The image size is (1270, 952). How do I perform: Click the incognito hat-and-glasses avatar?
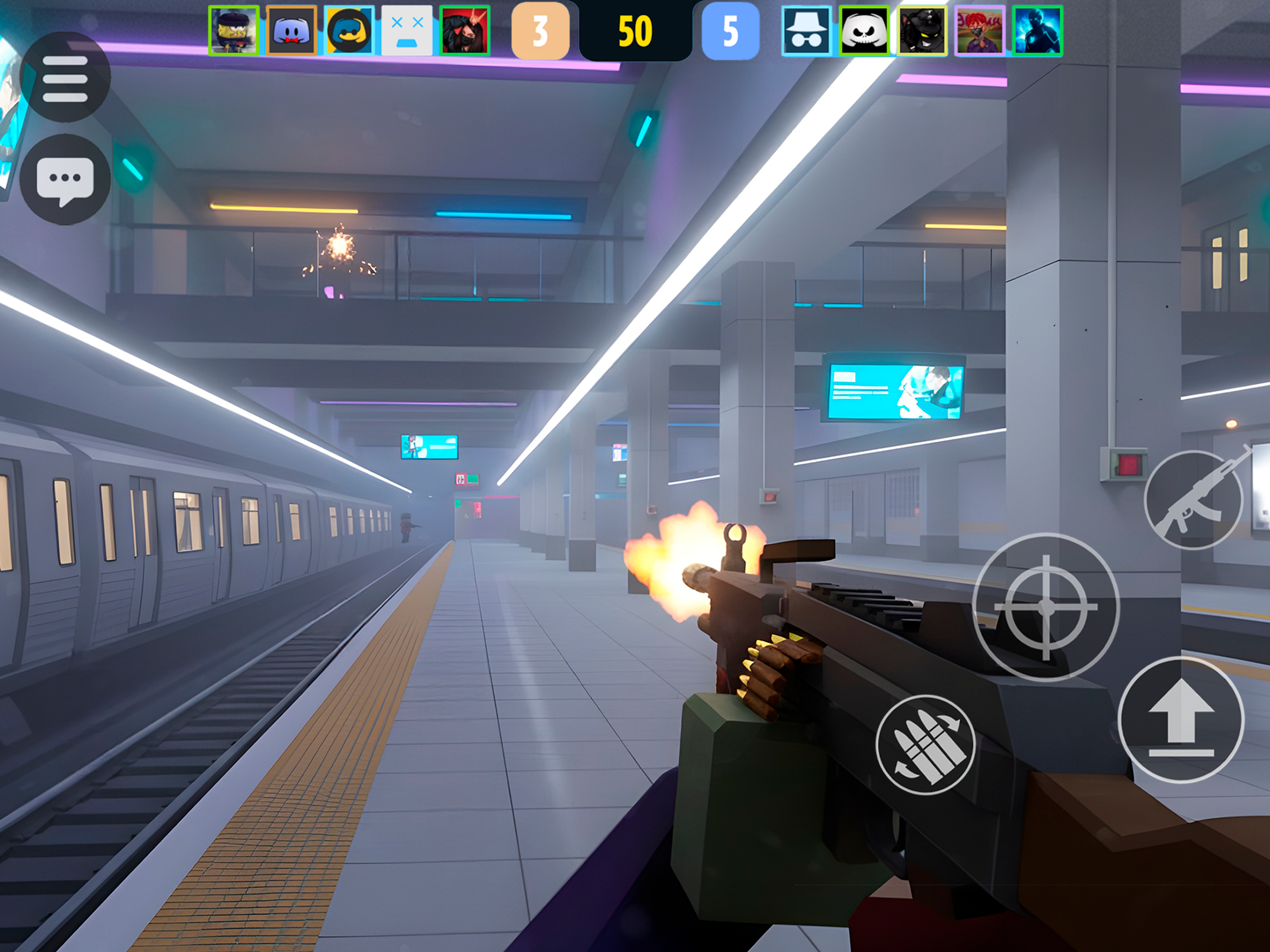[807, 31]
